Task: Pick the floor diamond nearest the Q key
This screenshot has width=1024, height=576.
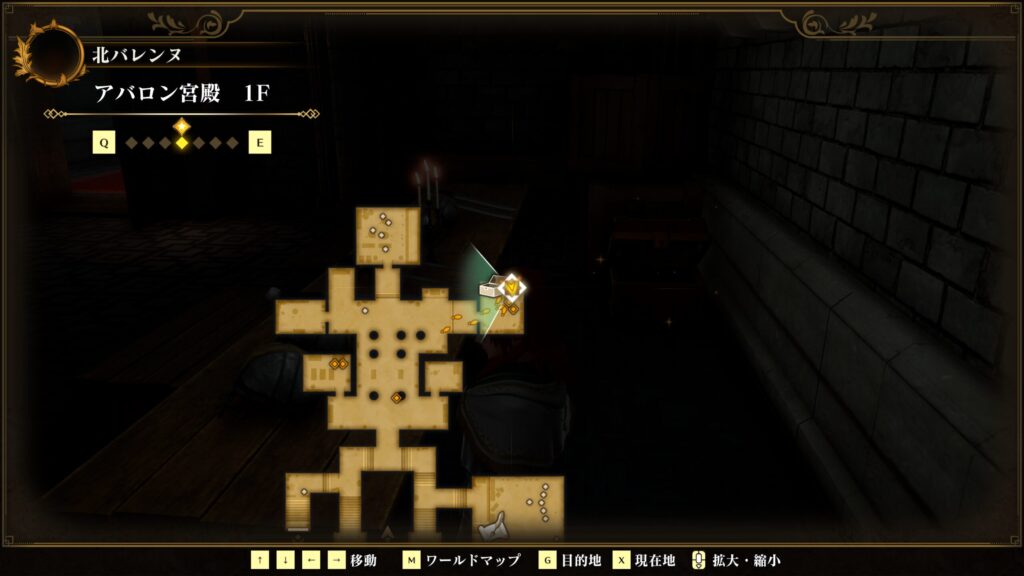Action: click(x=131, y=143)
